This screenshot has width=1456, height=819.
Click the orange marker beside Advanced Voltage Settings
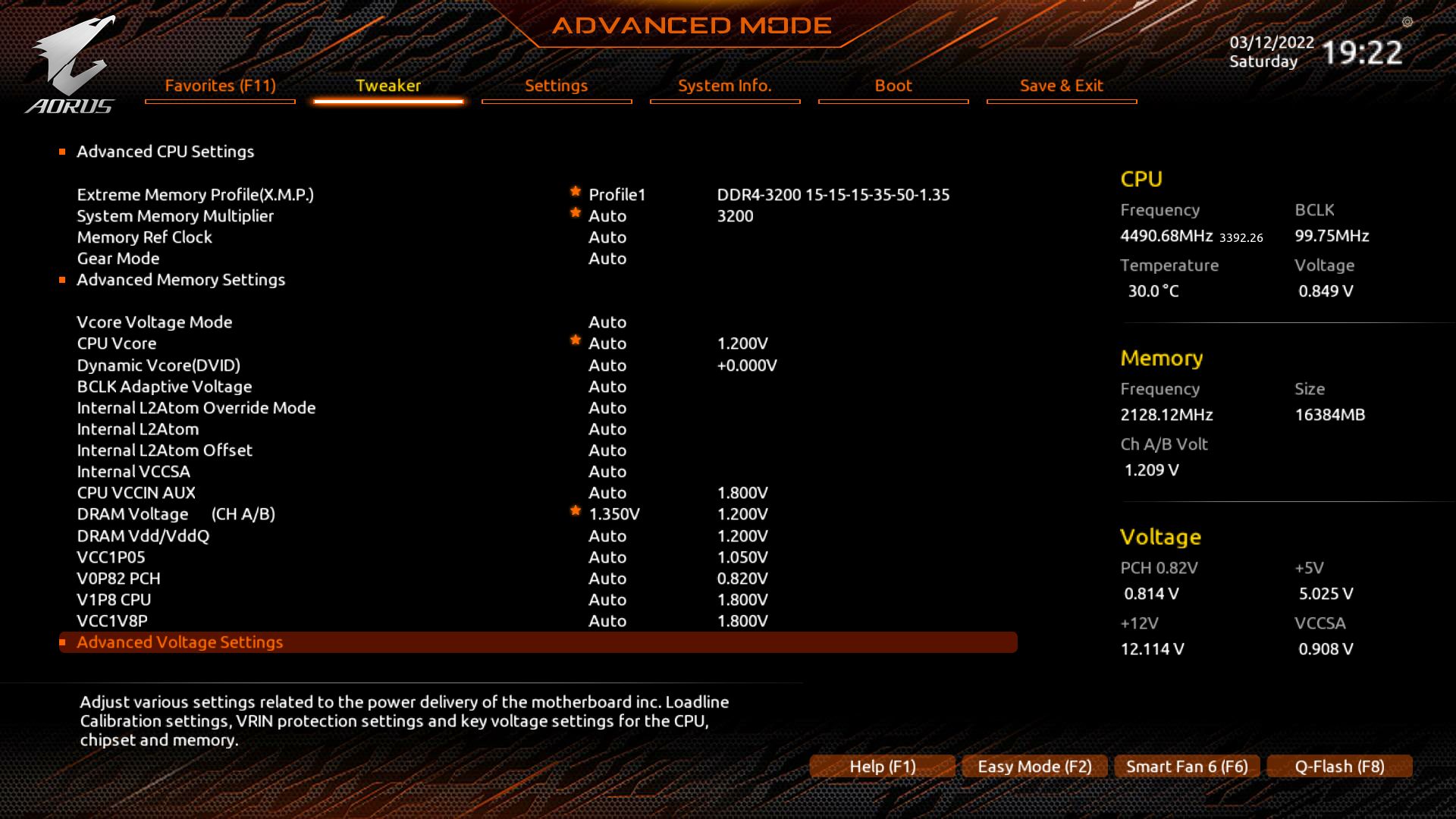click(64, 642)
